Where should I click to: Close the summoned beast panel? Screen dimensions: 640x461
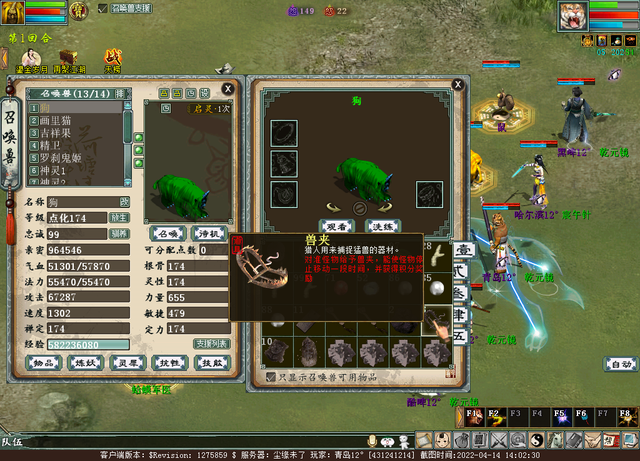click(x=229, y=88)
